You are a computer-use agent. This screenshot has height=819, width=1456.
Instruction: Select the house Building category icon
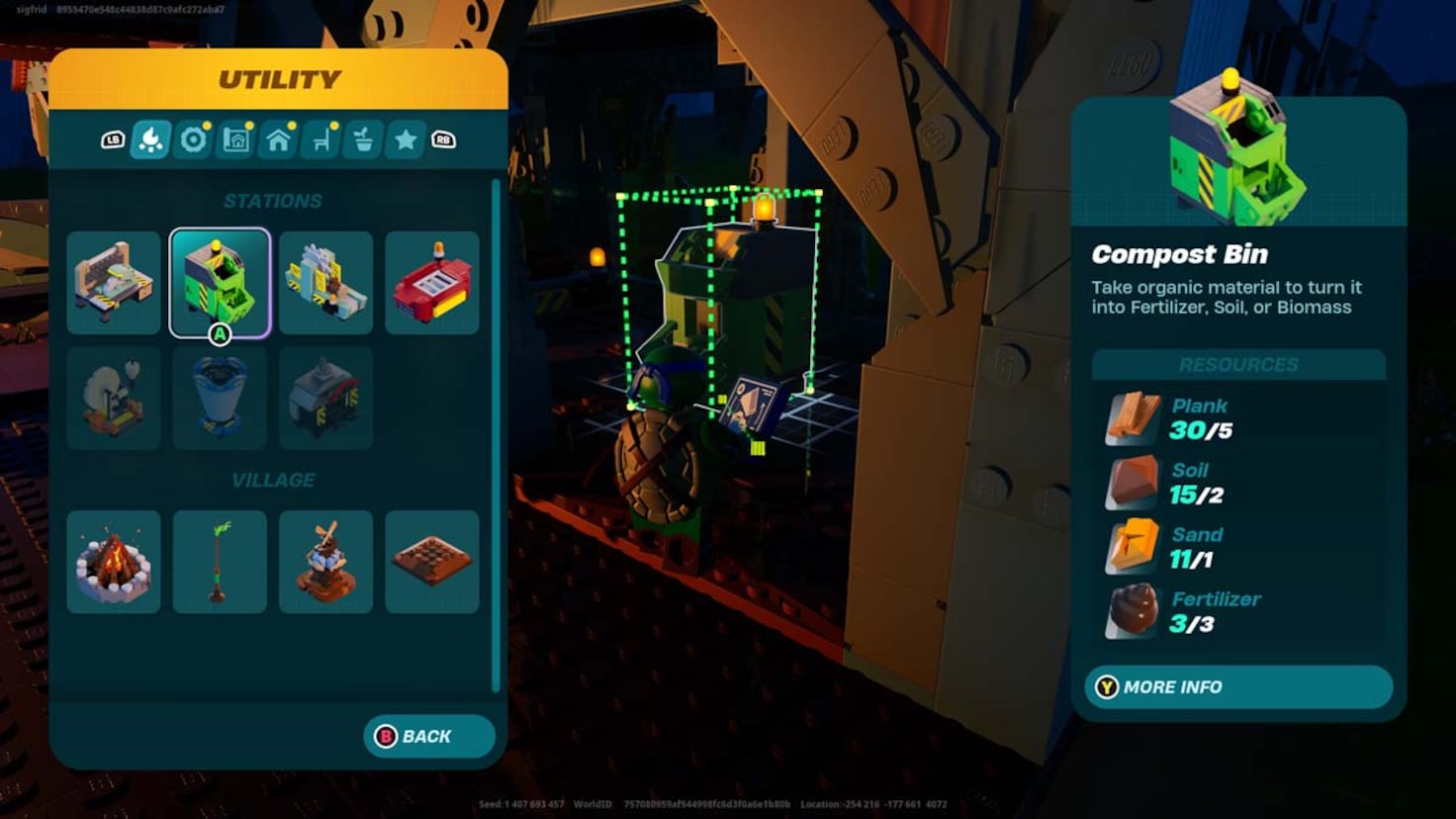(277, 139)
